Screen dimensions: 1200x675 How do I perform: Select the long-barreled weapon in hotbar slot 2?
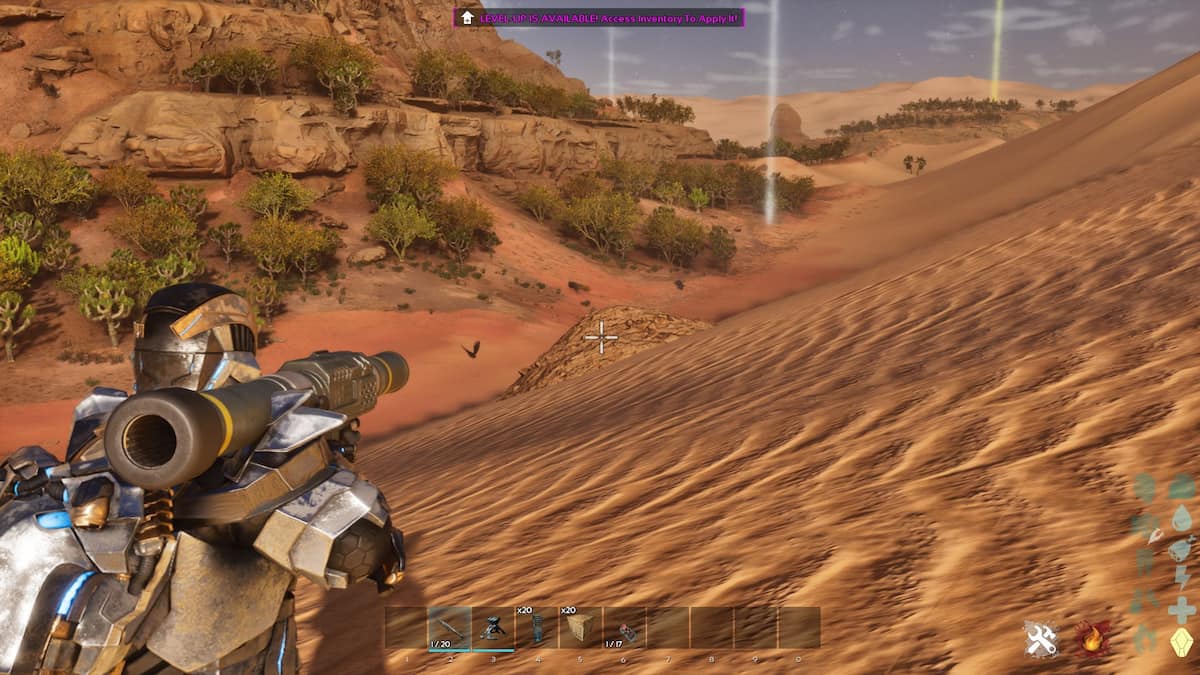click(449, 628)
